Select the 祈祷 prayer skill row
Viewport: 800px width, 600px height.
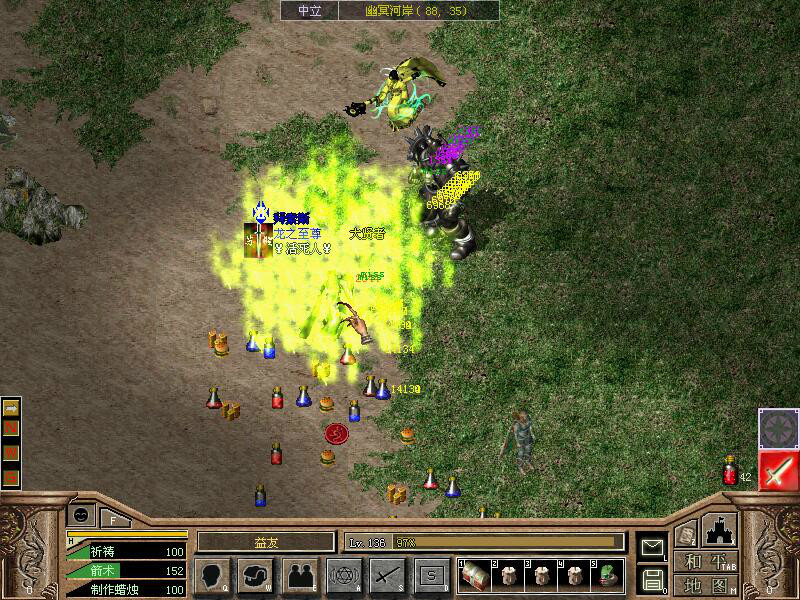click(127, 552)
